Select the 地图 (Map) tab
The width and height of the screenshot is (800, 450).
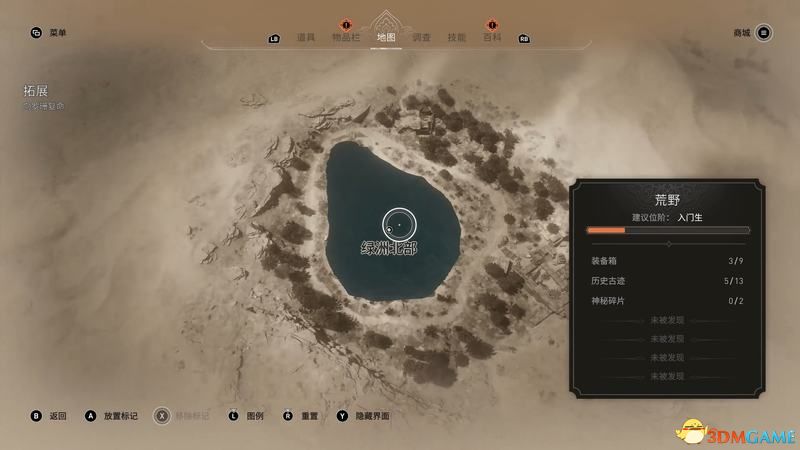pyautogui.click(x=387, y=38)
